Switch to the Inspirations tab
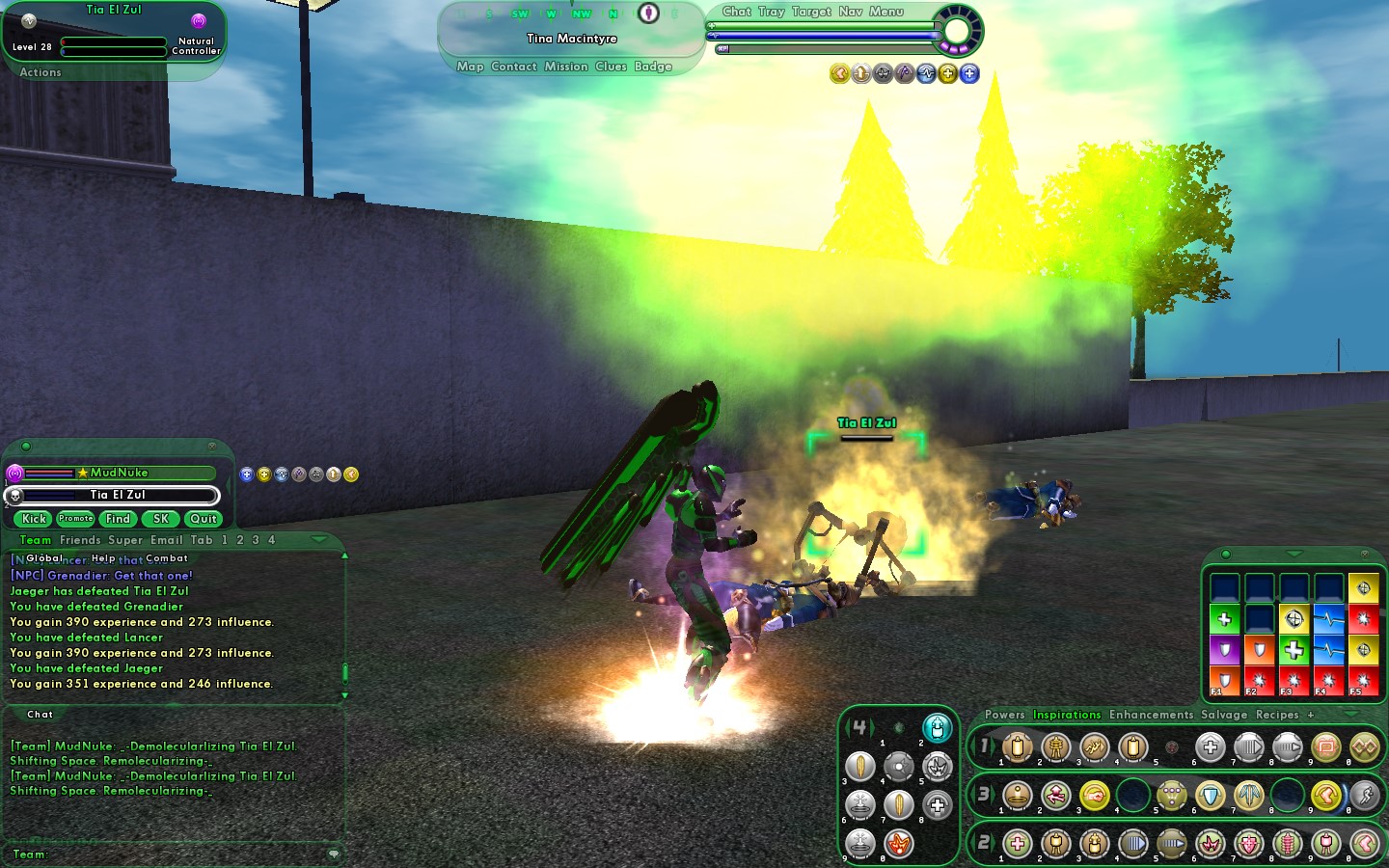 click(x=1067, y=715)
